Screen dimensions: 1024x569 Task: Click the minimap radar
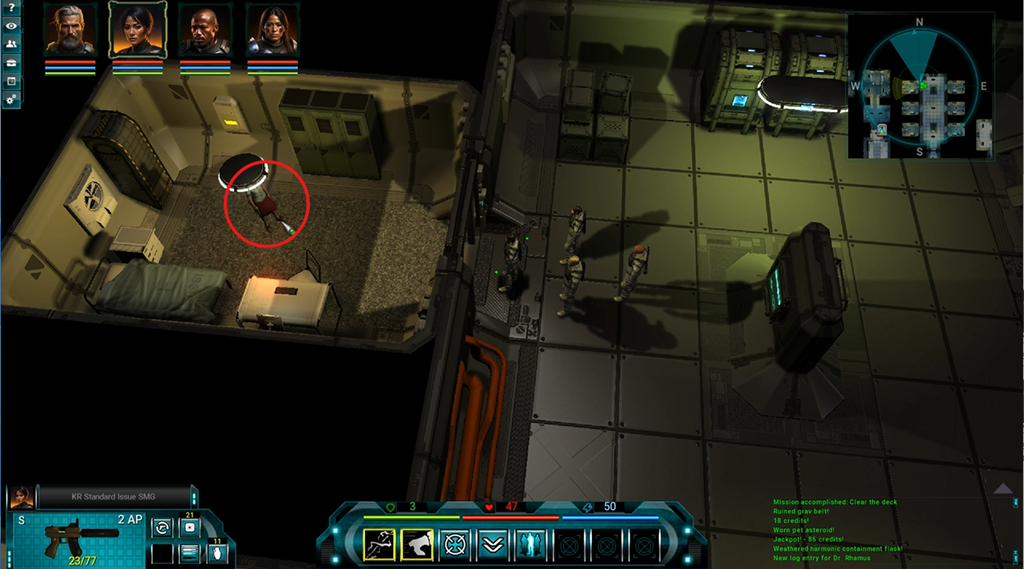[x=921, y=87]
